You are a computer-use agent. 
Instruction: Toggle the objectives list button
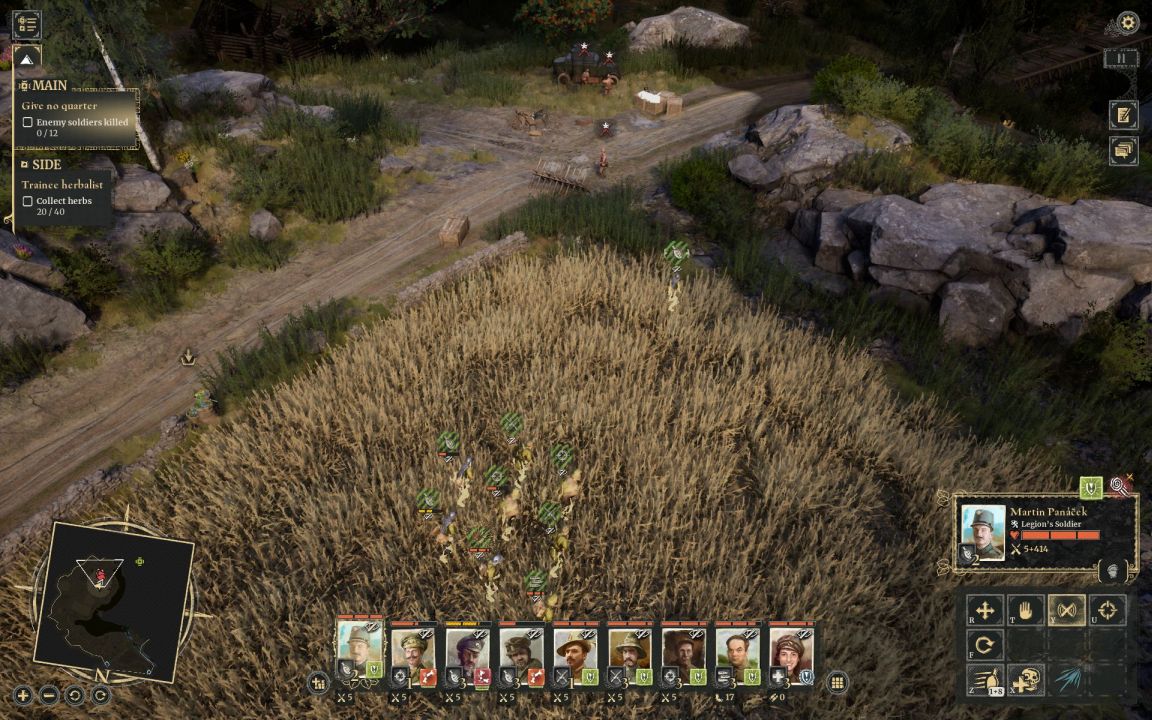(x=27, y=24)
